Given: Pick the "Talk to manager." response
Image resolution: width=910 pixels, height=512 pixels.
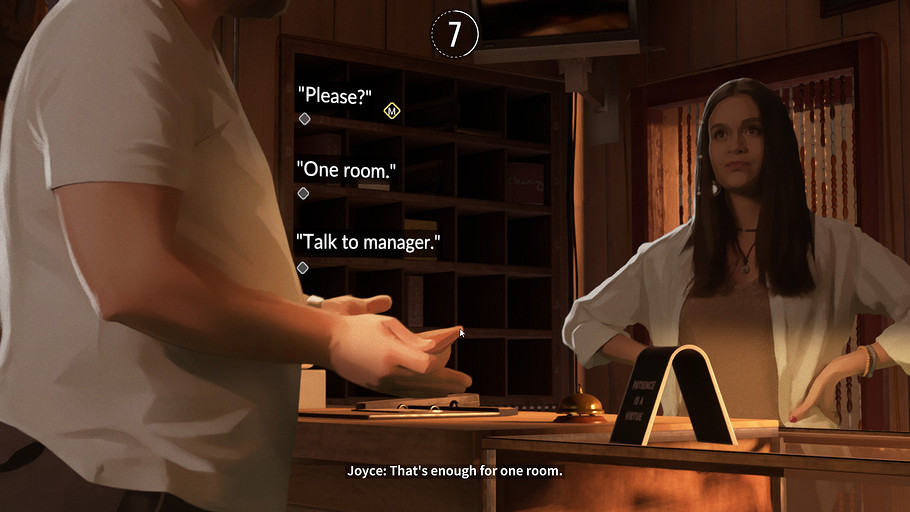Looking at the screenshot, I should click(368, 244).
